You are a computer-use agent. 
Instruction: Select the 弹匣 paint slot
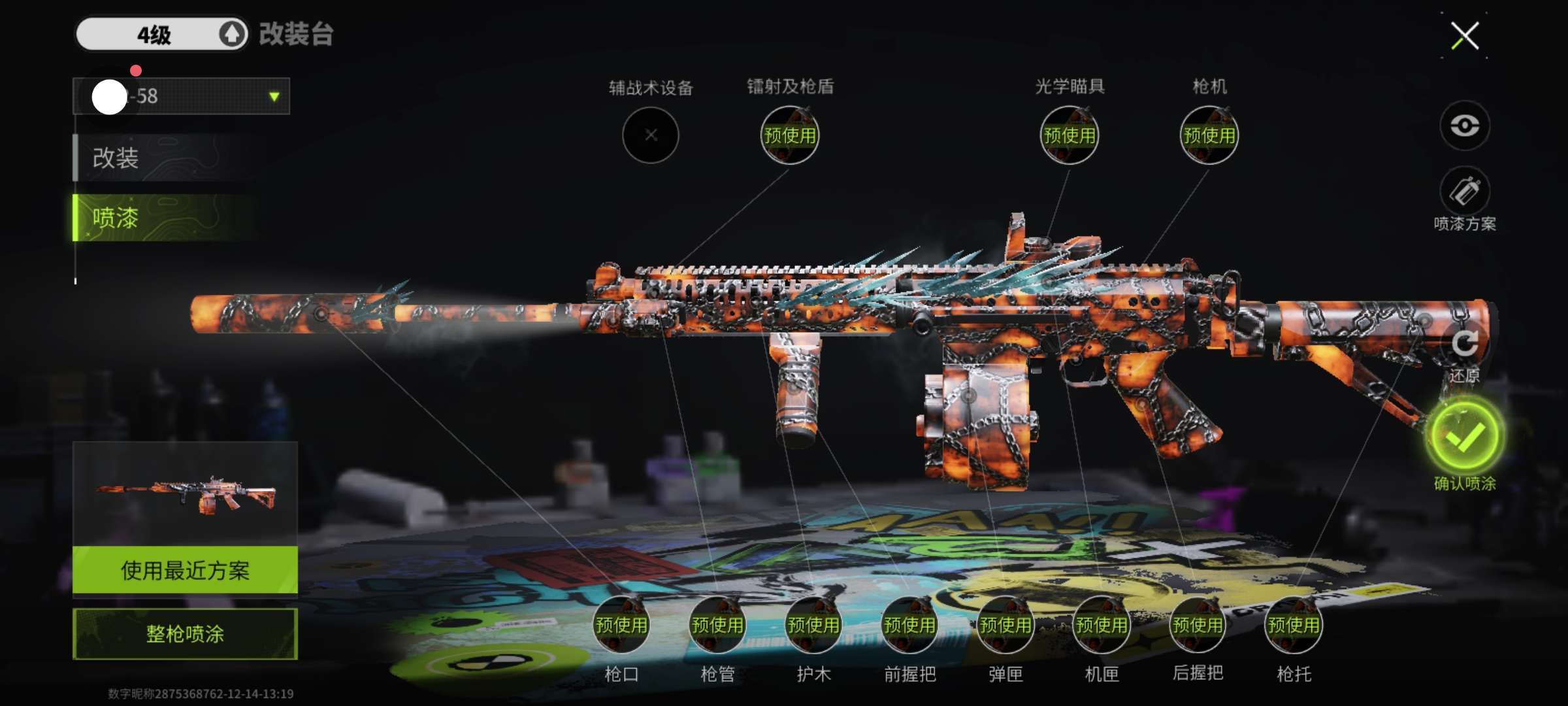[x=1005, y=626]
